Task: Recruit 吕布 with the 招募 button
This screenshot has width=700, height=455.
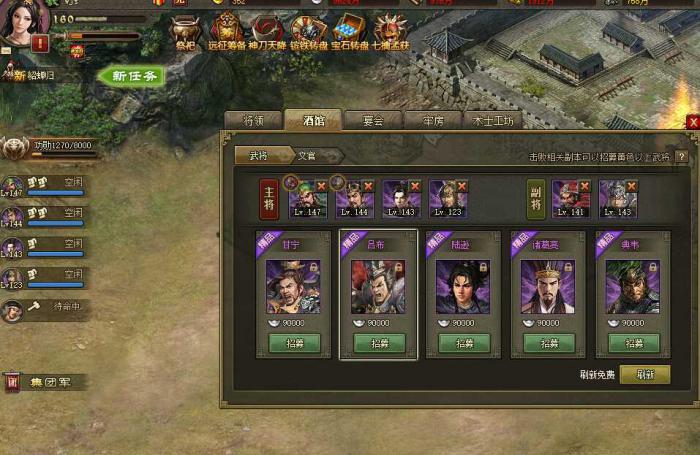Action: pos(378,343)
